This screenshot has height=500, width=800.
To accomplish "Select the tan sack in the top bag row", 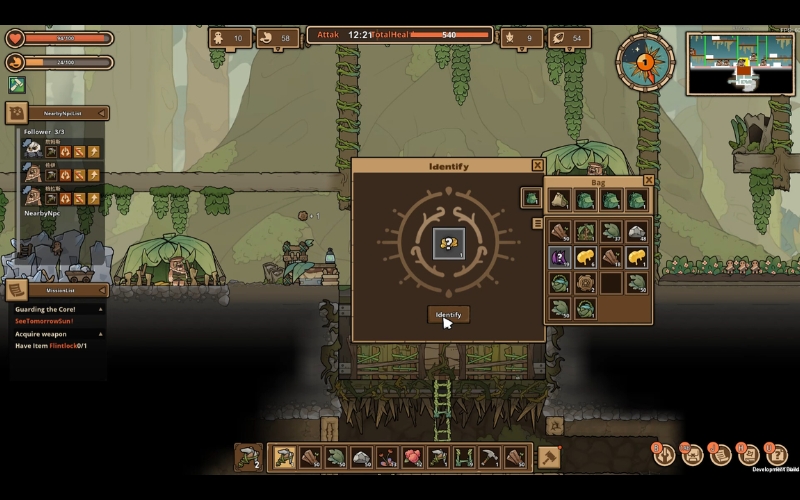I will point(559,199).
